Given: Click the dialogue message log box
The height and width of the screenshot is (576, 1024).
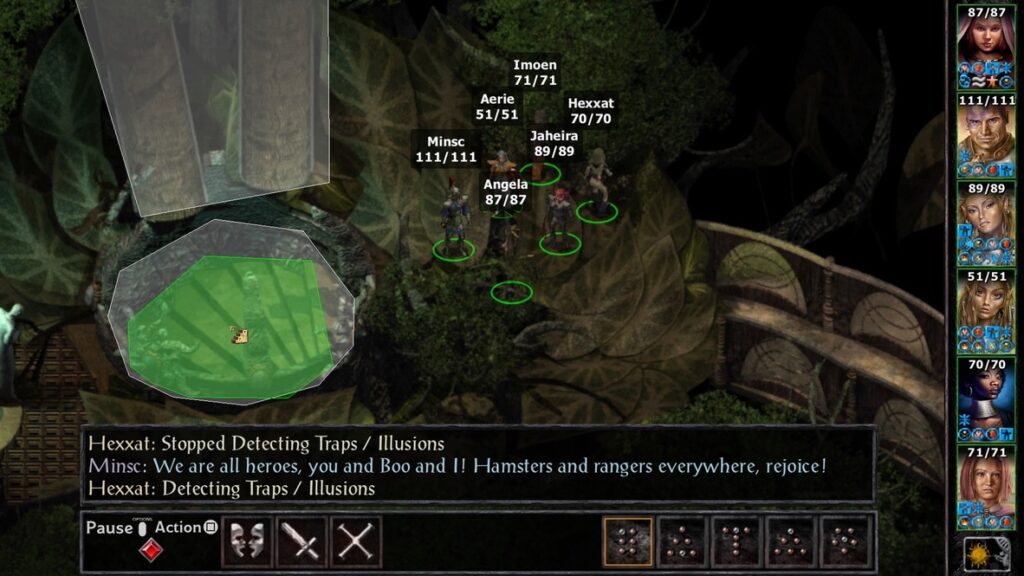Looking at the screenshot, I should point(478,465).
